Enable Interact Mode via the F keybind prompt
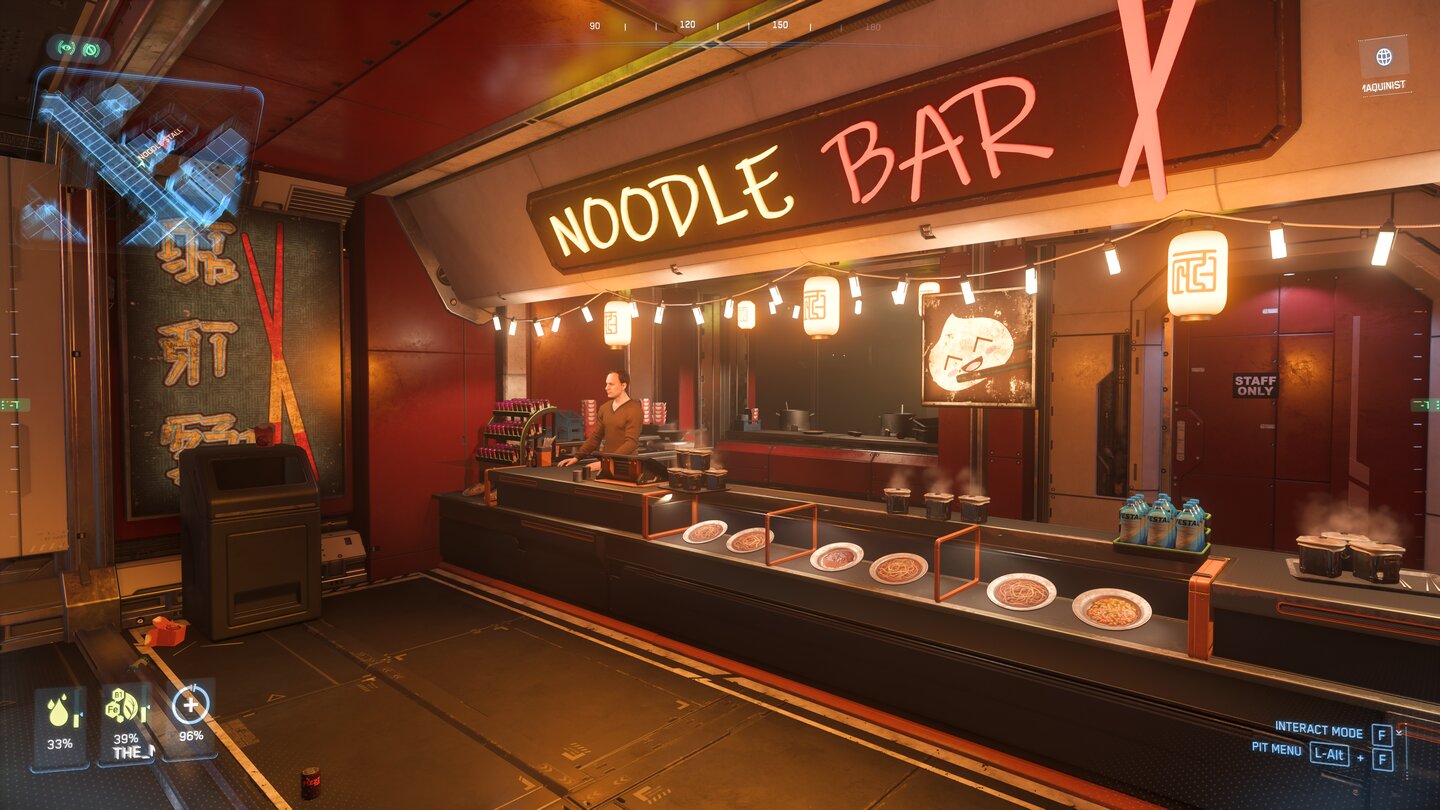The height and width of the screenshot is (810, 1440). pos(1383,733)
